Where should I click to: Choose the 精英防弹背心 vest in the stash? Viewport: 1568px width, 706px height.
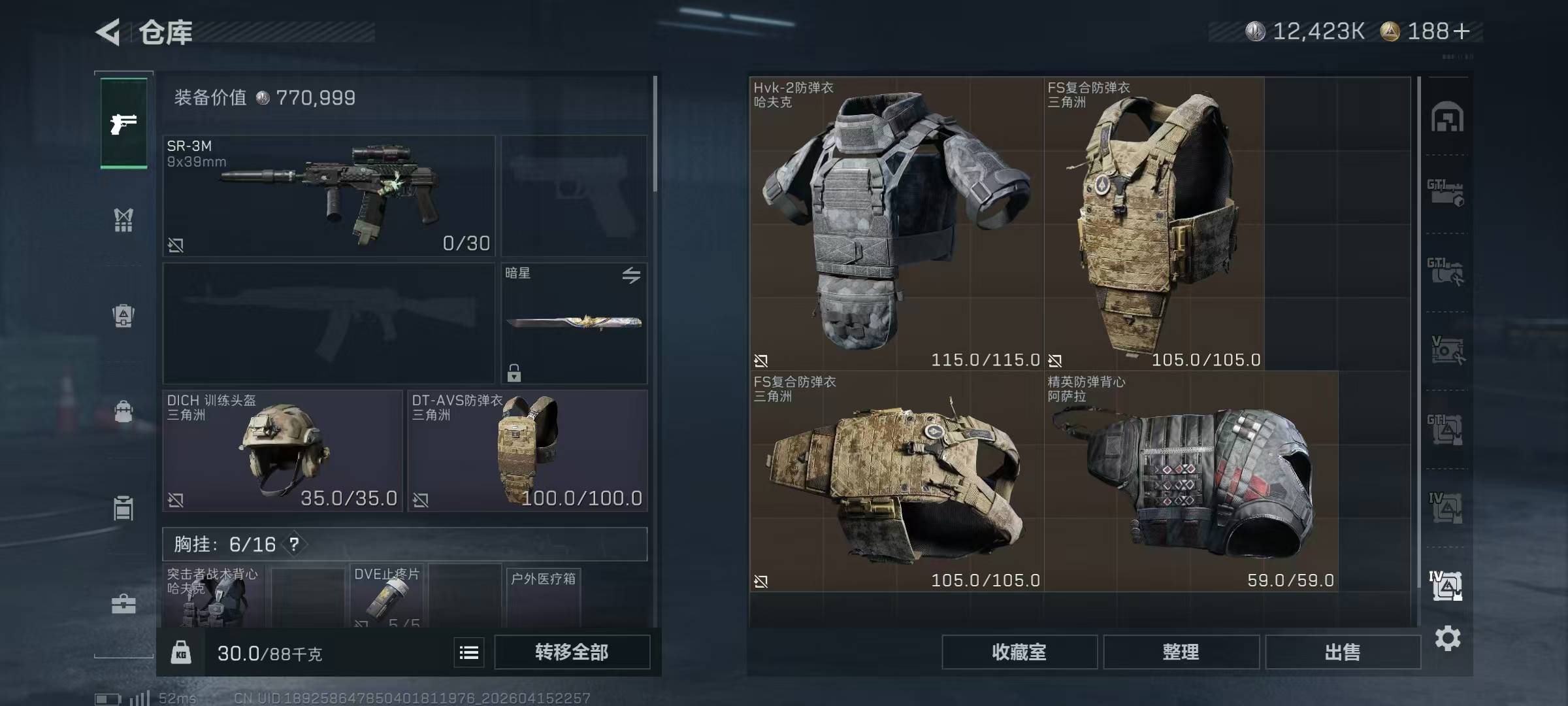point(1190,481)
